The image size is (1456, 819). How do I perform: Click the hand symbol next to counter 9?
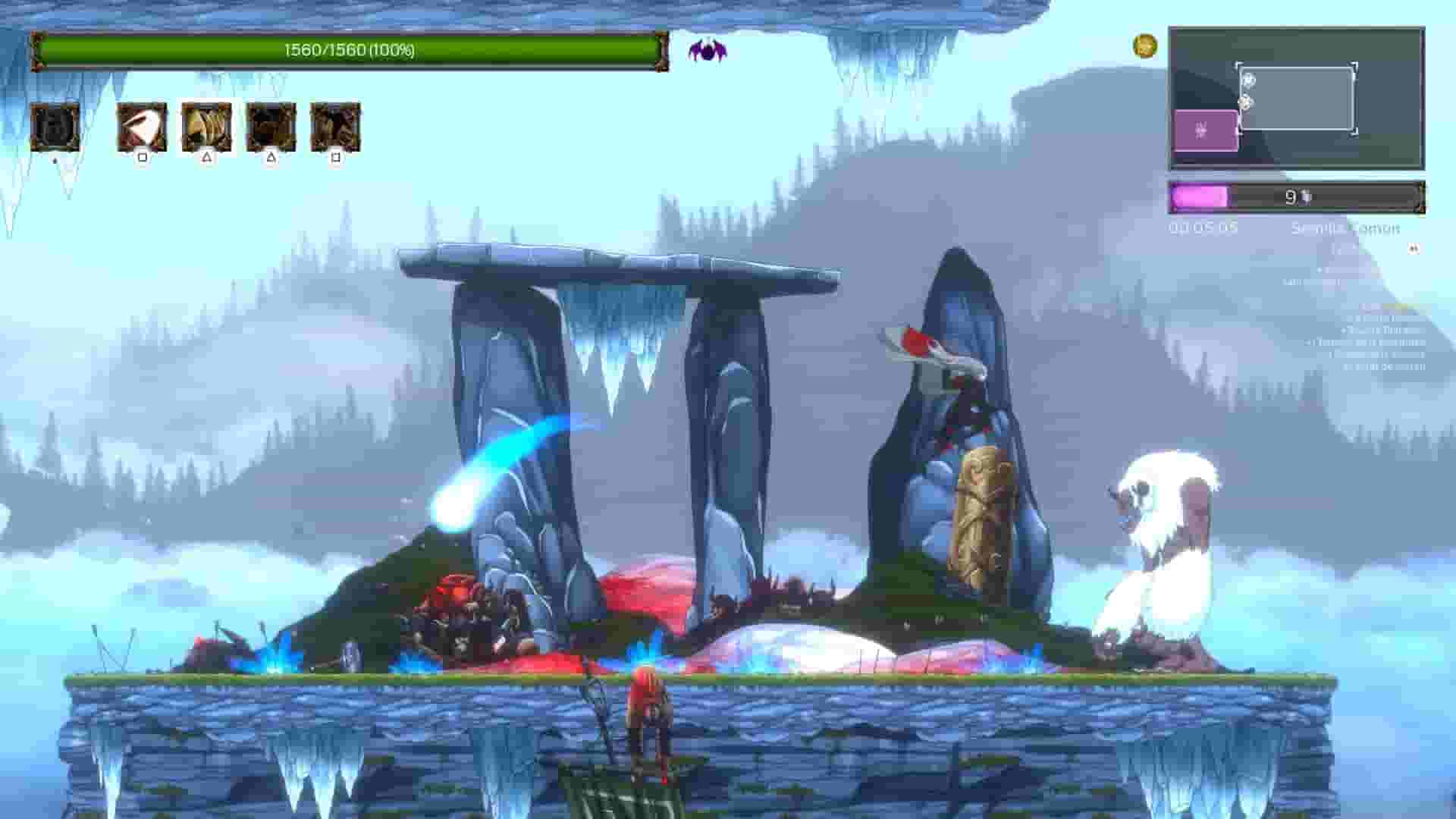pyautogui.click(x=1305, y=199)
